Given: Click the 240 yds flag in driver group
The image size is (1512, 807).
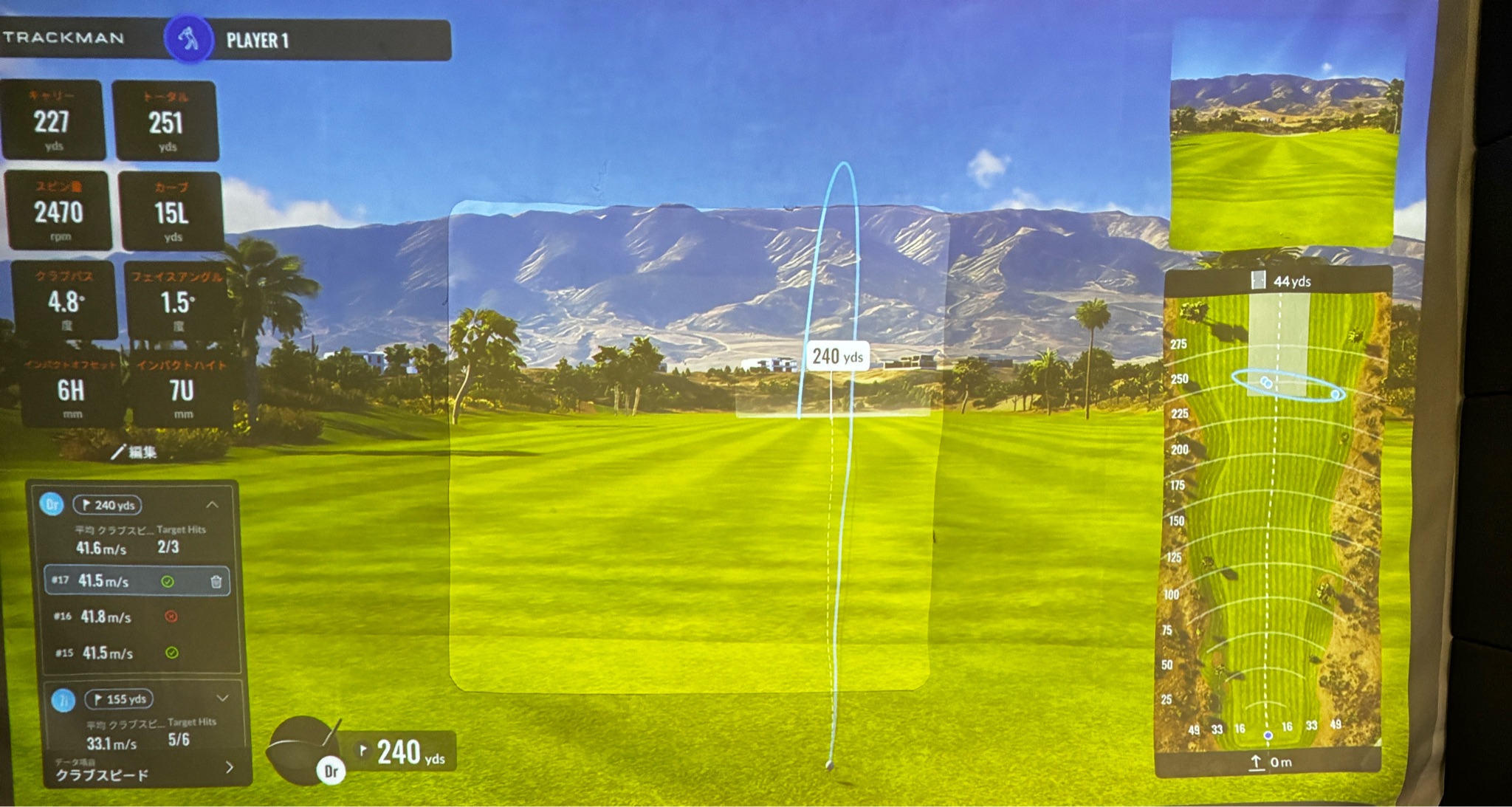Looking at the screenshot, I should point(108,505).
